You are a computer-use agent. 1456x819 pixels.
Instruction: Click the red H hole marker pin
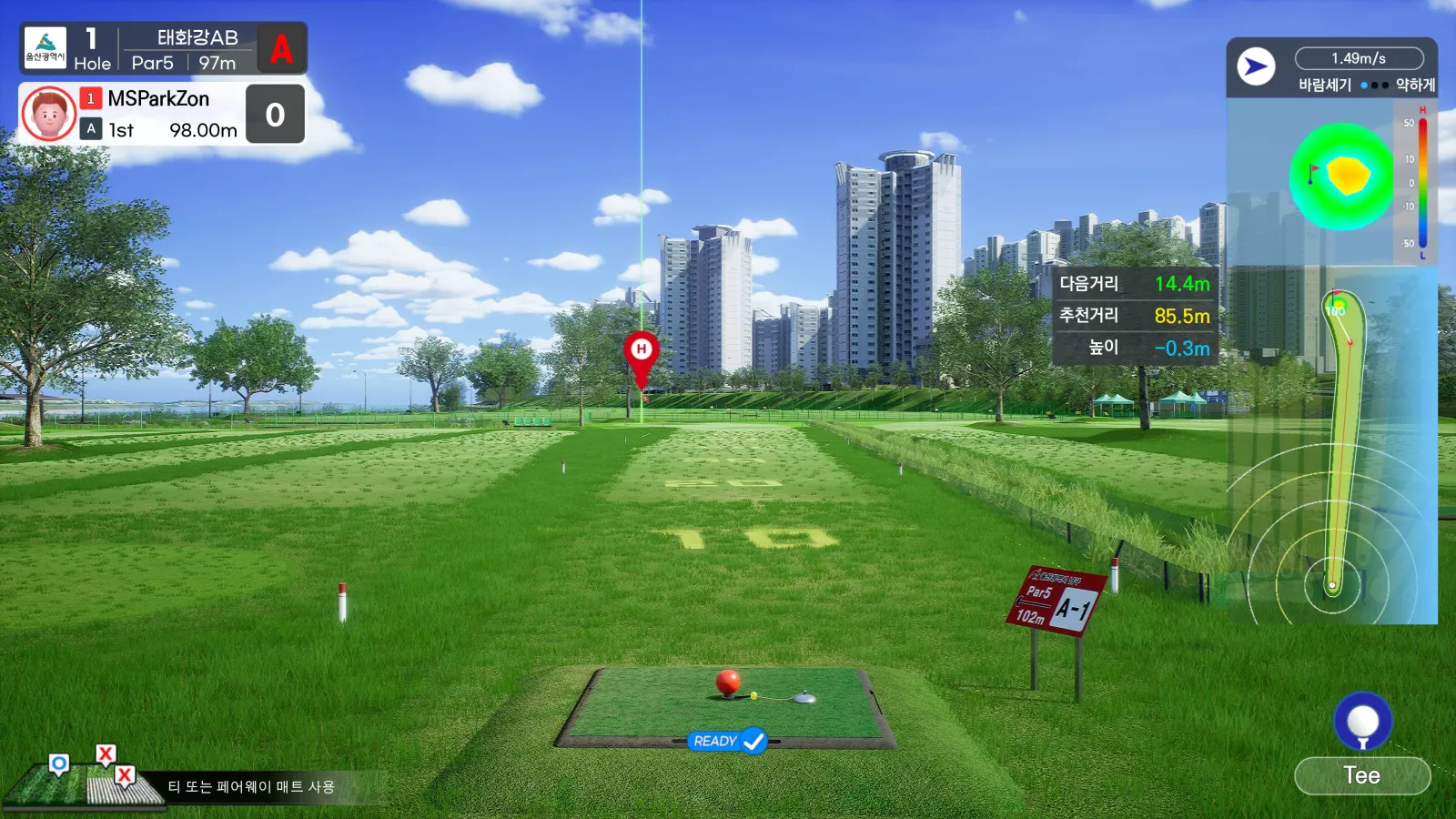641,350
